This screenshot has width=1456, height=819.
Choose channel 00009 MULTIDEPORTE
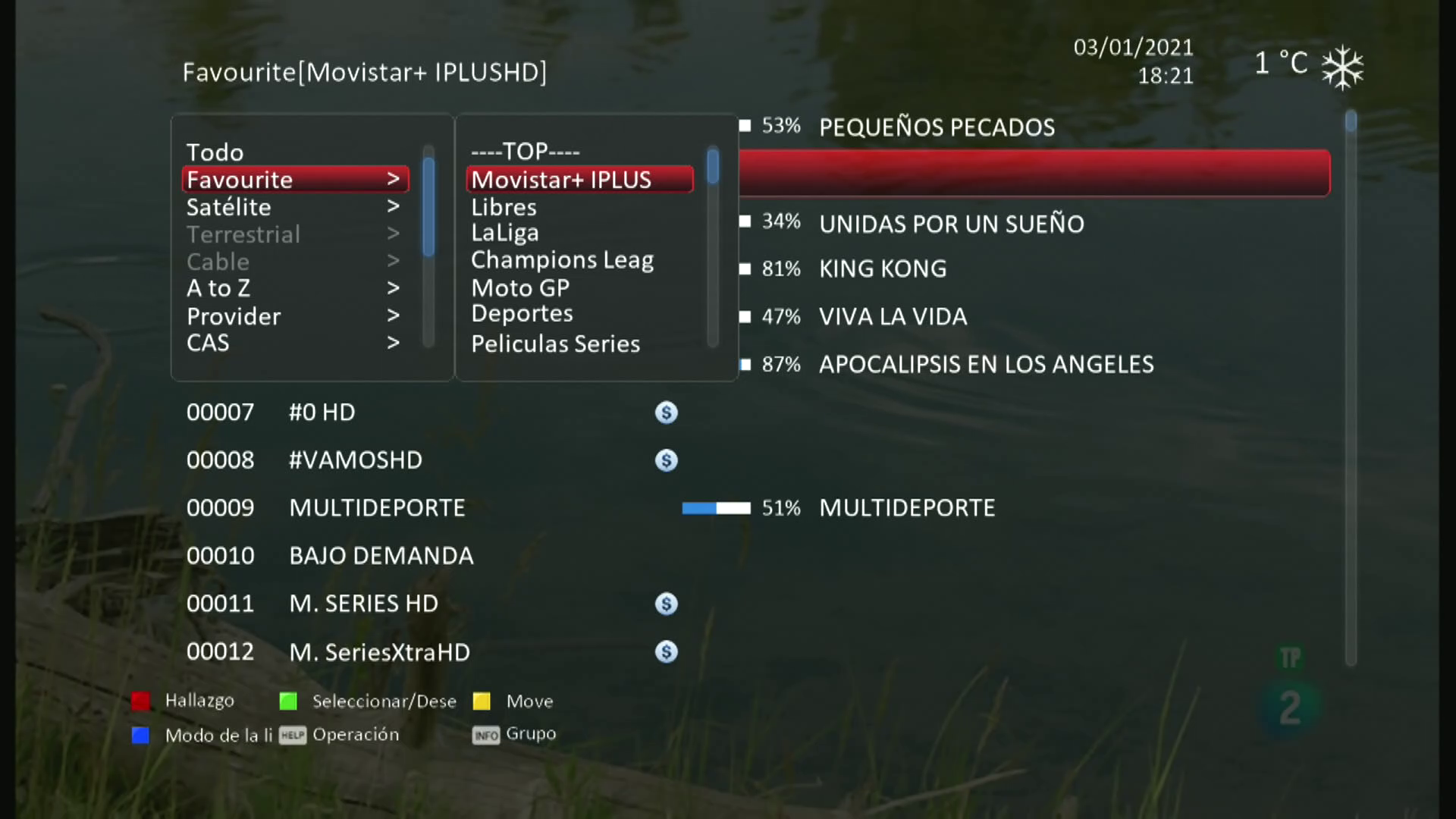[377, 508]
